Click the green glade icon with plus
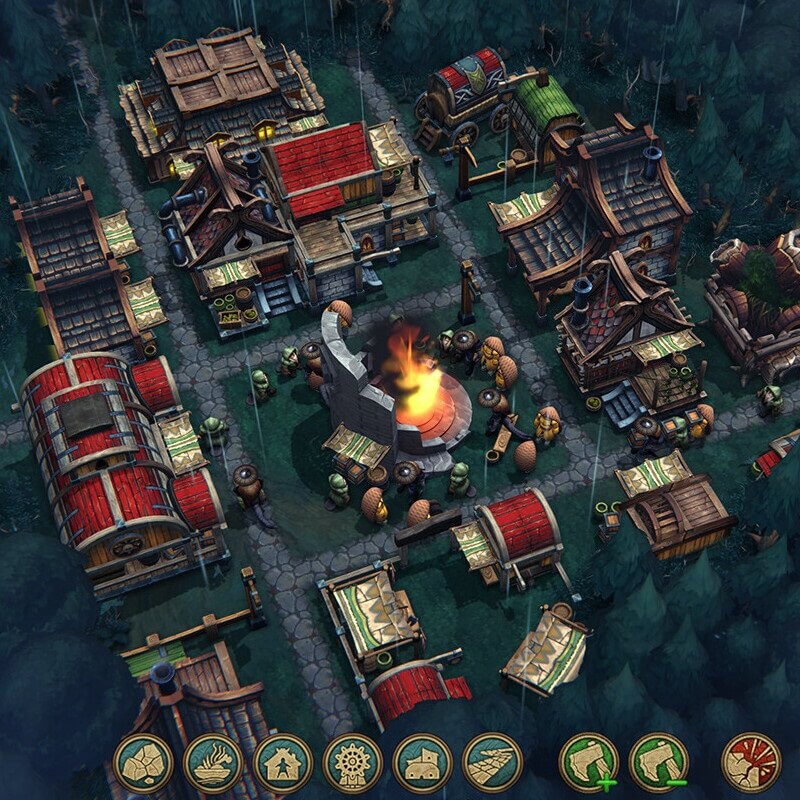The height and width of the screenshot is (800, 800). pos(589,763)
